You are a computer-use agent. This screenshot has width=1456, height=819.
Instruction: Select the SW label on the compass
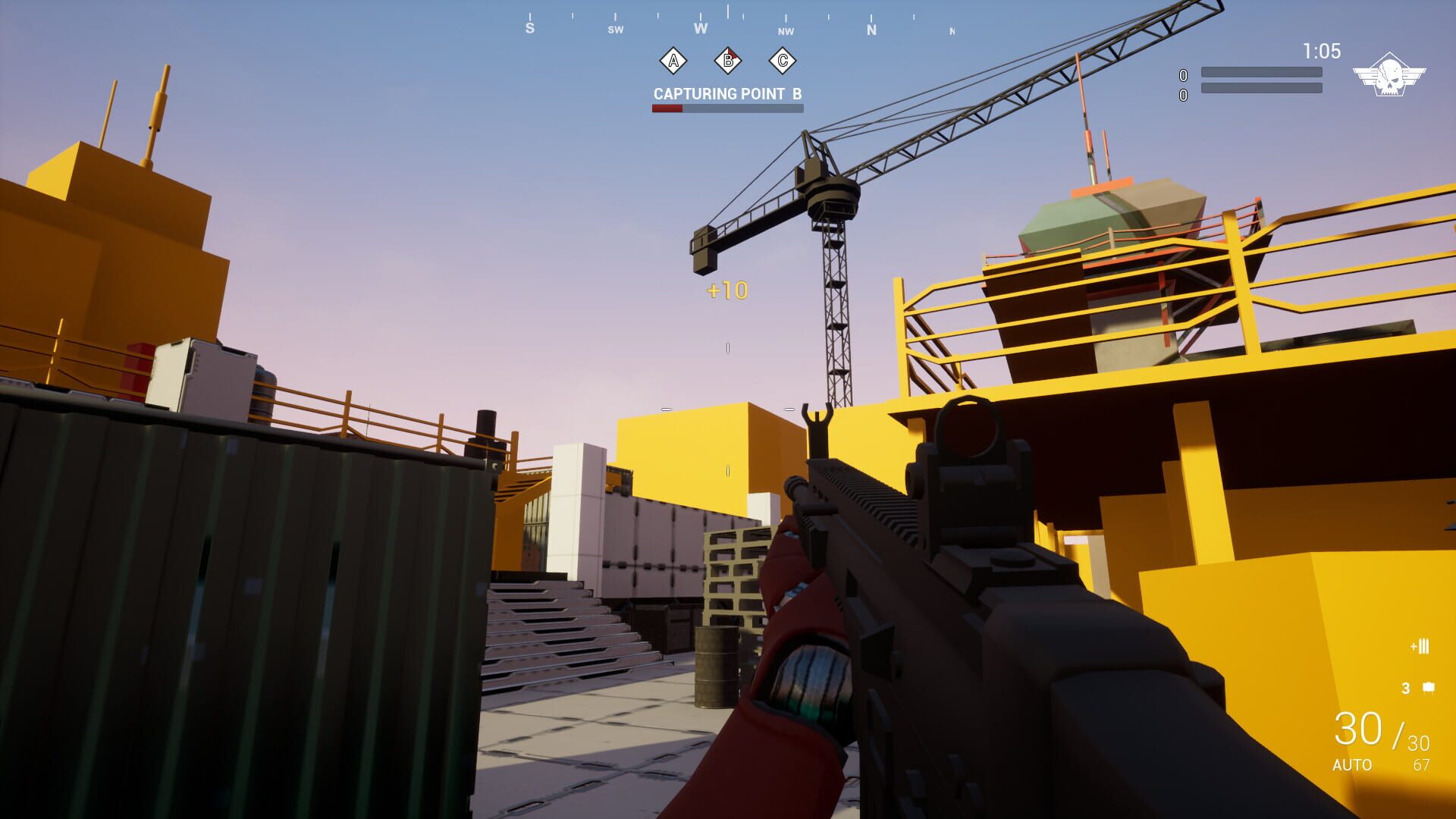pyautogui.click(x=615, y=29)
